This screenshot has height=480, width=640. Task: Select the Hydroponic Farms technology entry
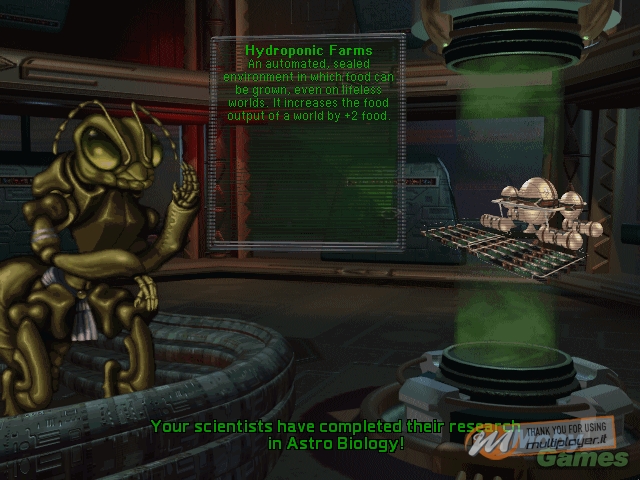(x=308, y=50)
